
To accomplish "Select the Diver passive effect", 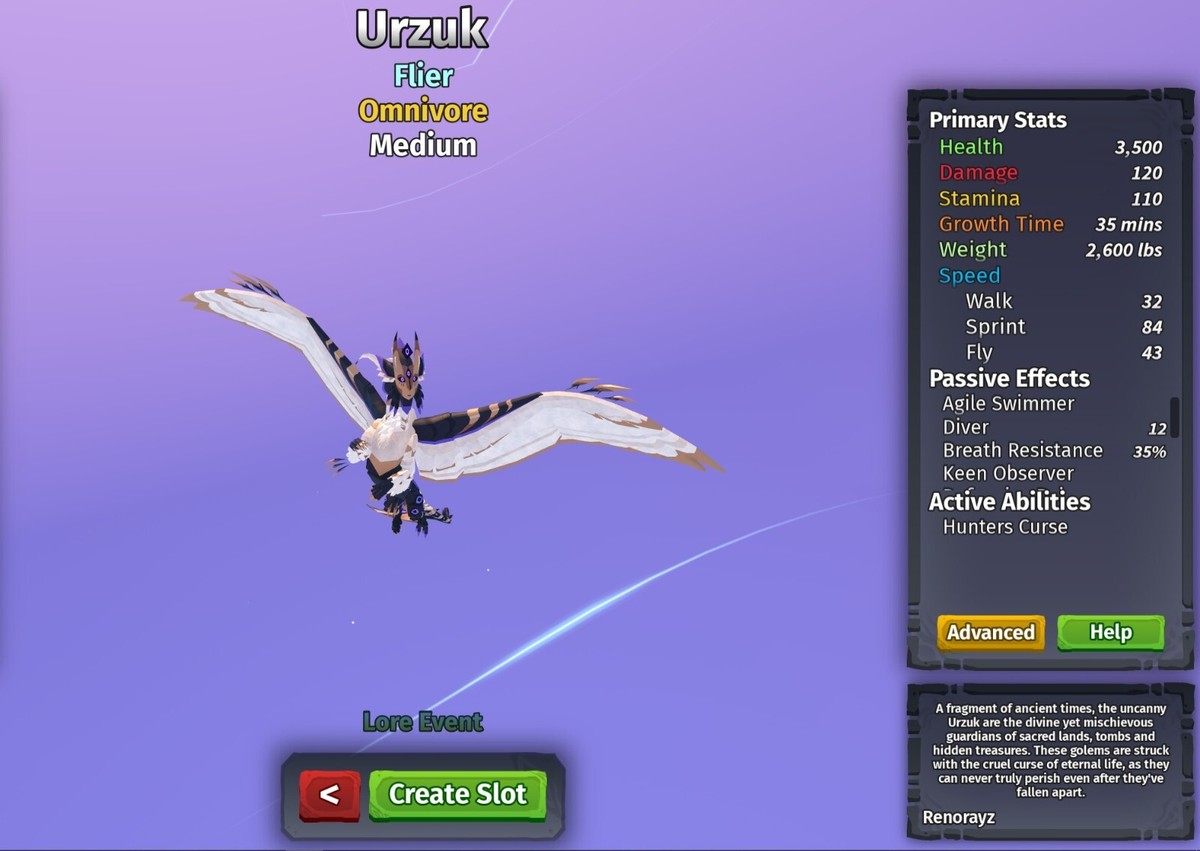I will coord(965,428).
